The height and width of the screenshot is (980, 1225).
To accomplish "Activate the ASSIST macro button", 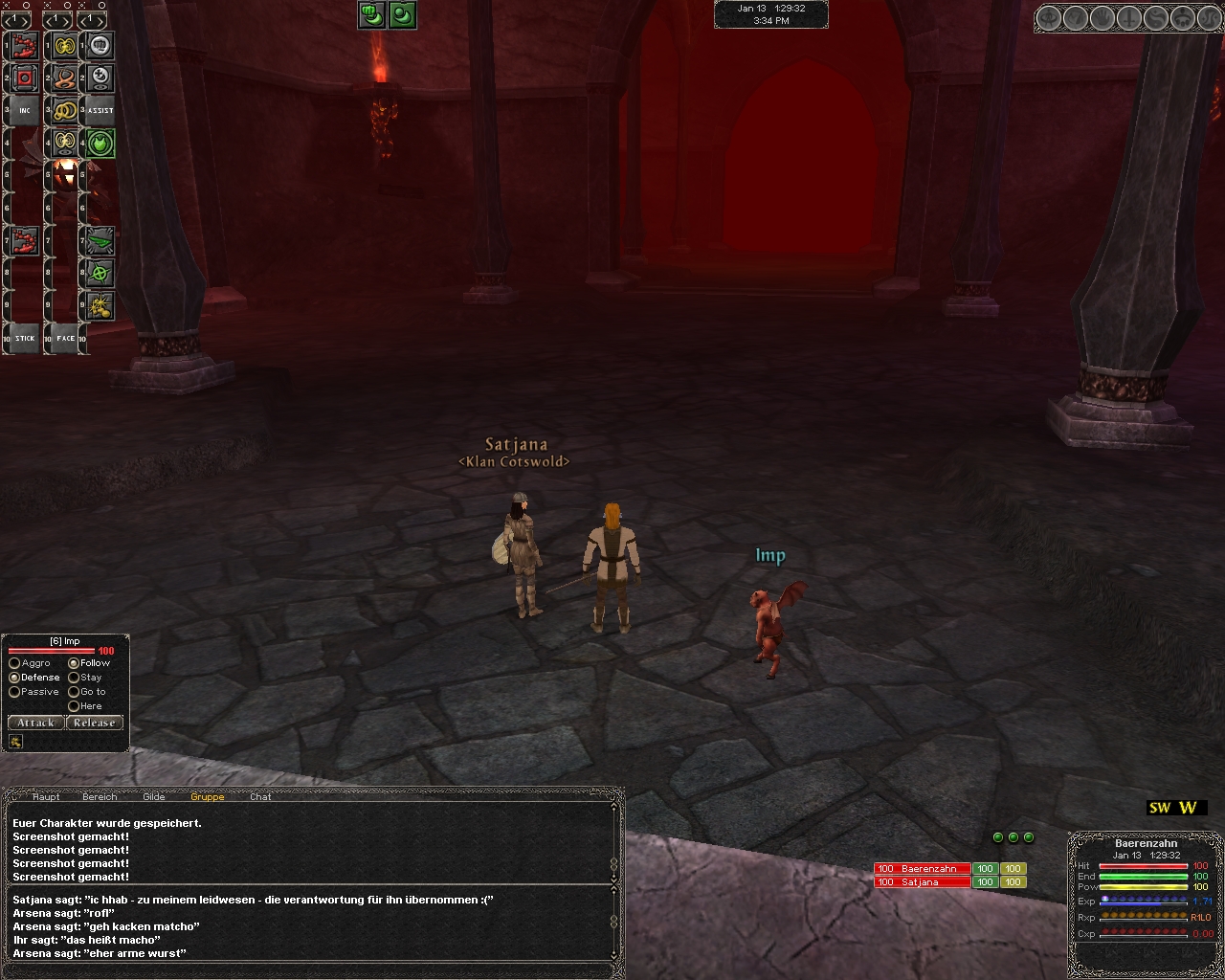I will point(100,111).
